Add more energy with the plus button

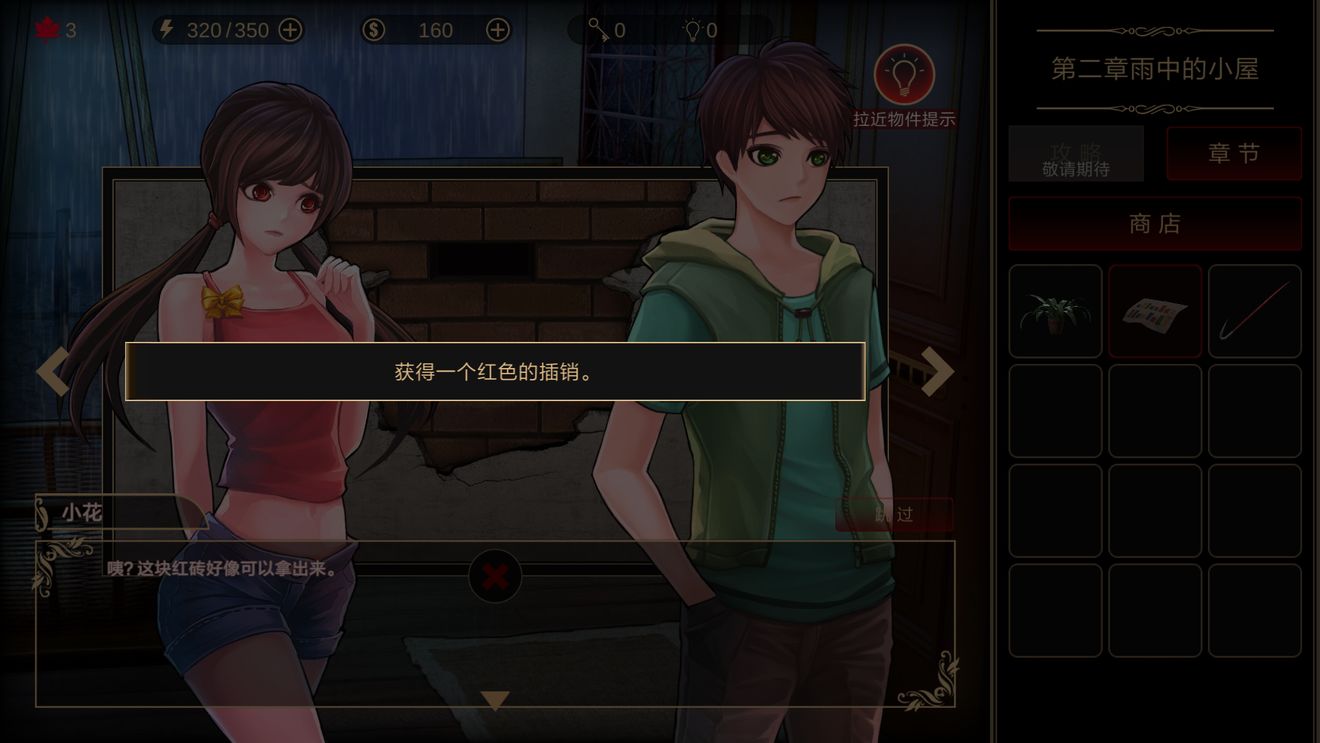tap(290, 30)
